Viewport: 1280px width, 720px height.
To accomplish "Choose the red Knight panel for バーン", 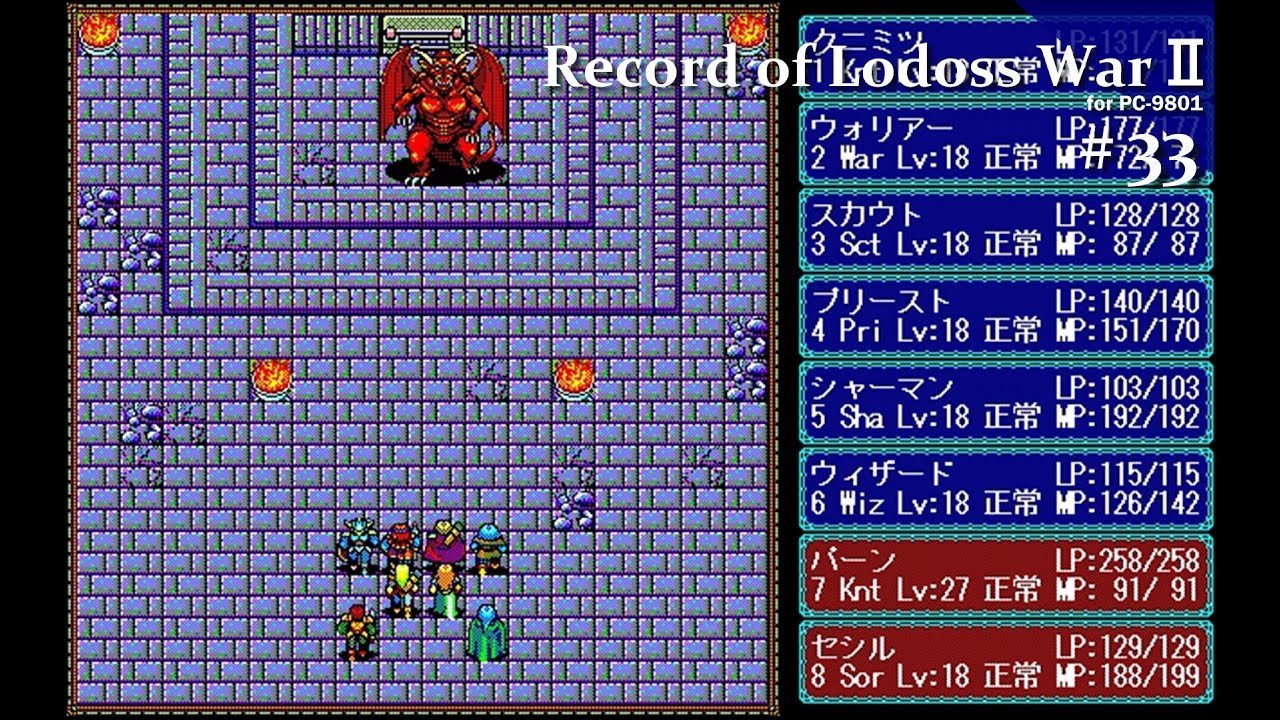I will (1005, 574).
